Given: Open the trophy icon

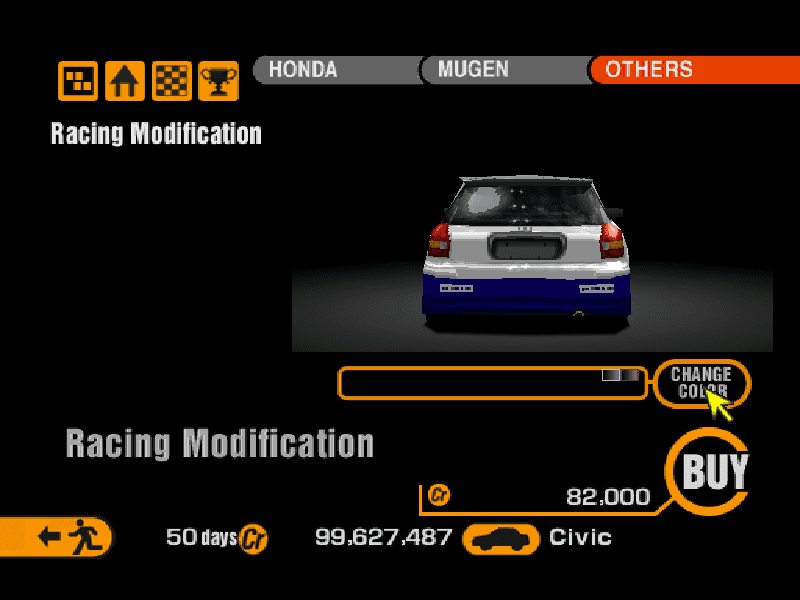Looking at the screenshot, I should tap(218, 81).
